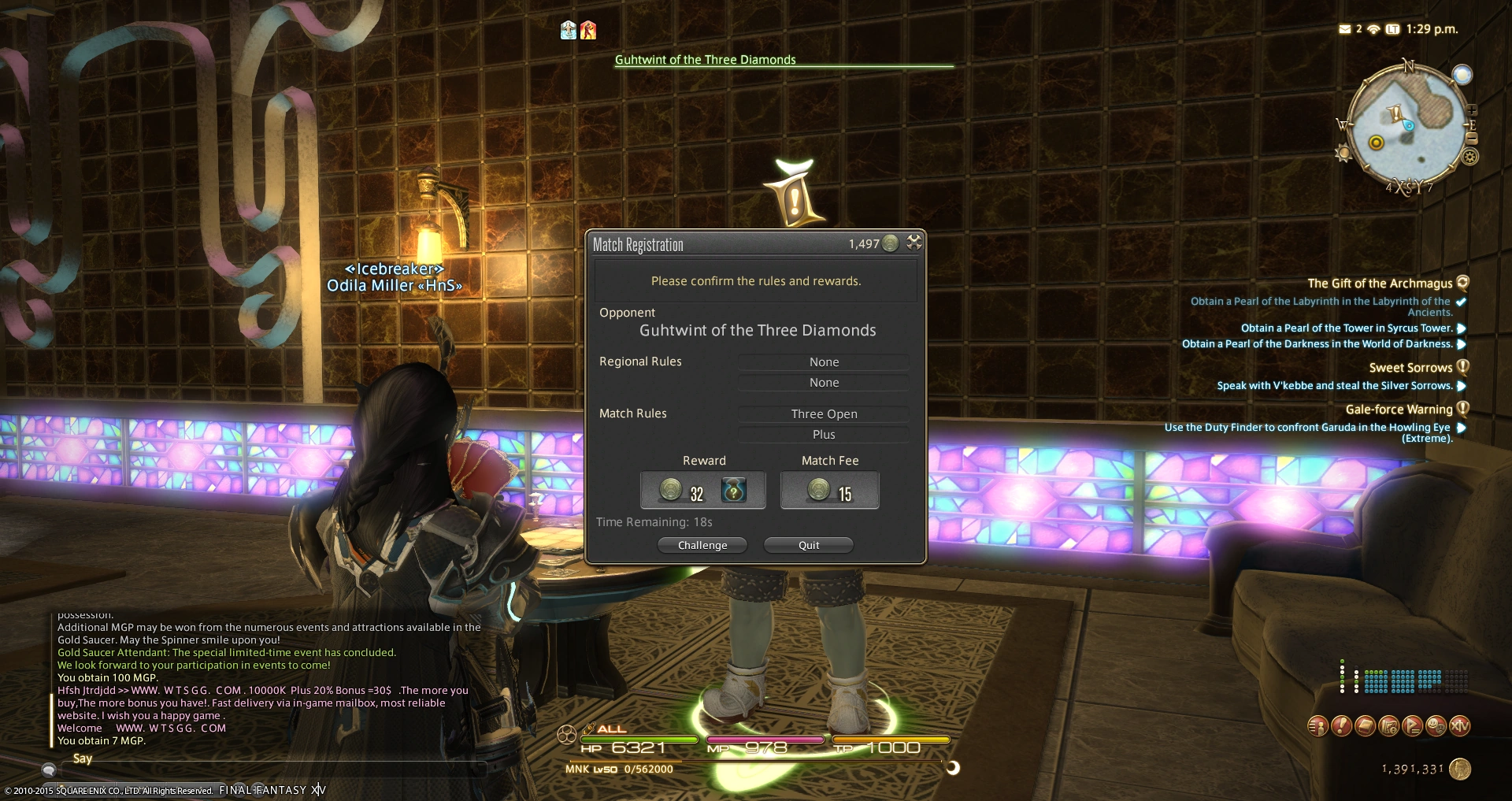Open the Character menu icon

pyautogui.click(x=1320, y=726)
